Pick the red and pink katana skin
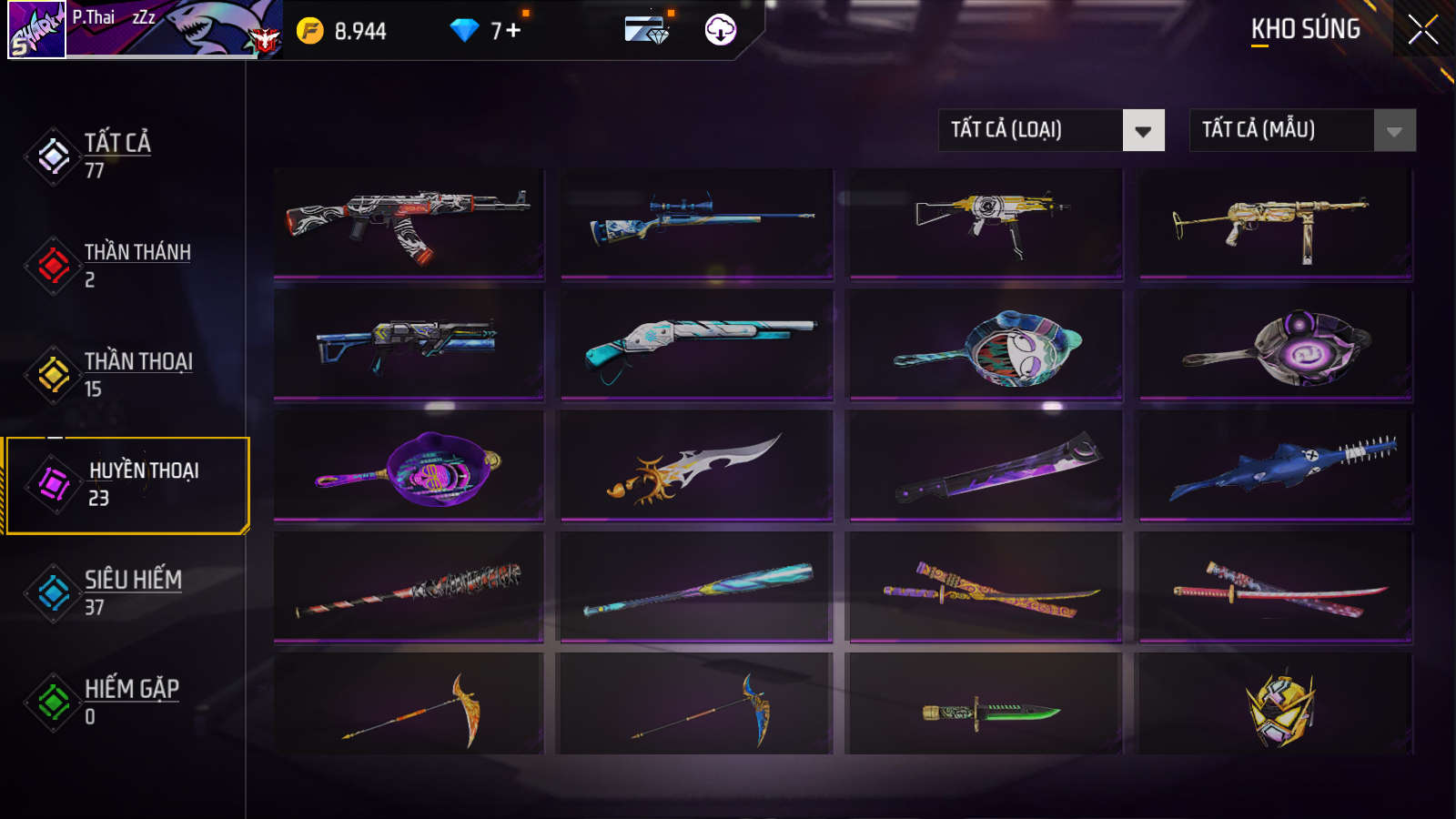This screenshot has width=1456, height=819. click(1275, 587)
